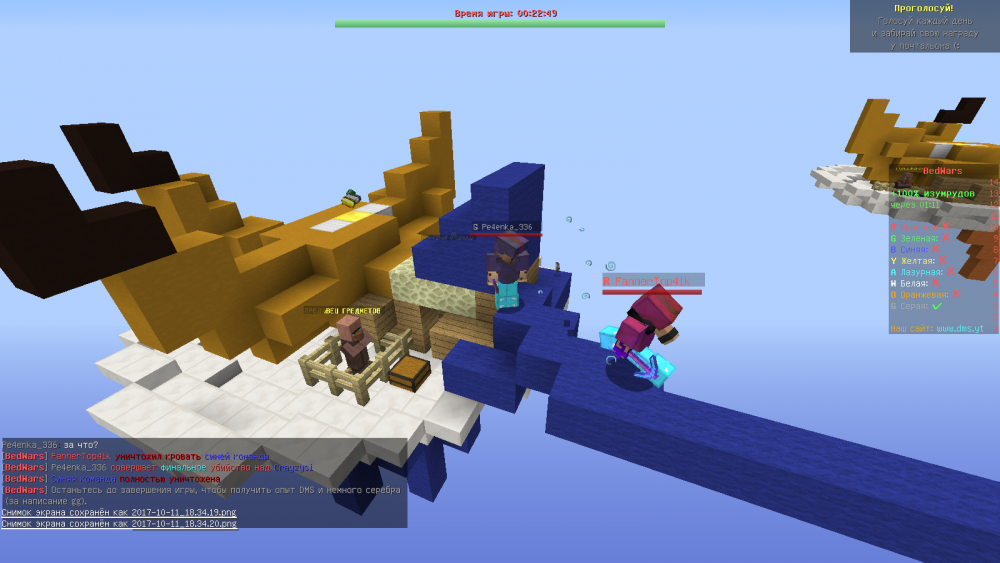The height and width of the screenshot is (563, 1000).
Task: Open the 2017-10-11_18.34.20.png screenshot link
Action: [184, 523]
